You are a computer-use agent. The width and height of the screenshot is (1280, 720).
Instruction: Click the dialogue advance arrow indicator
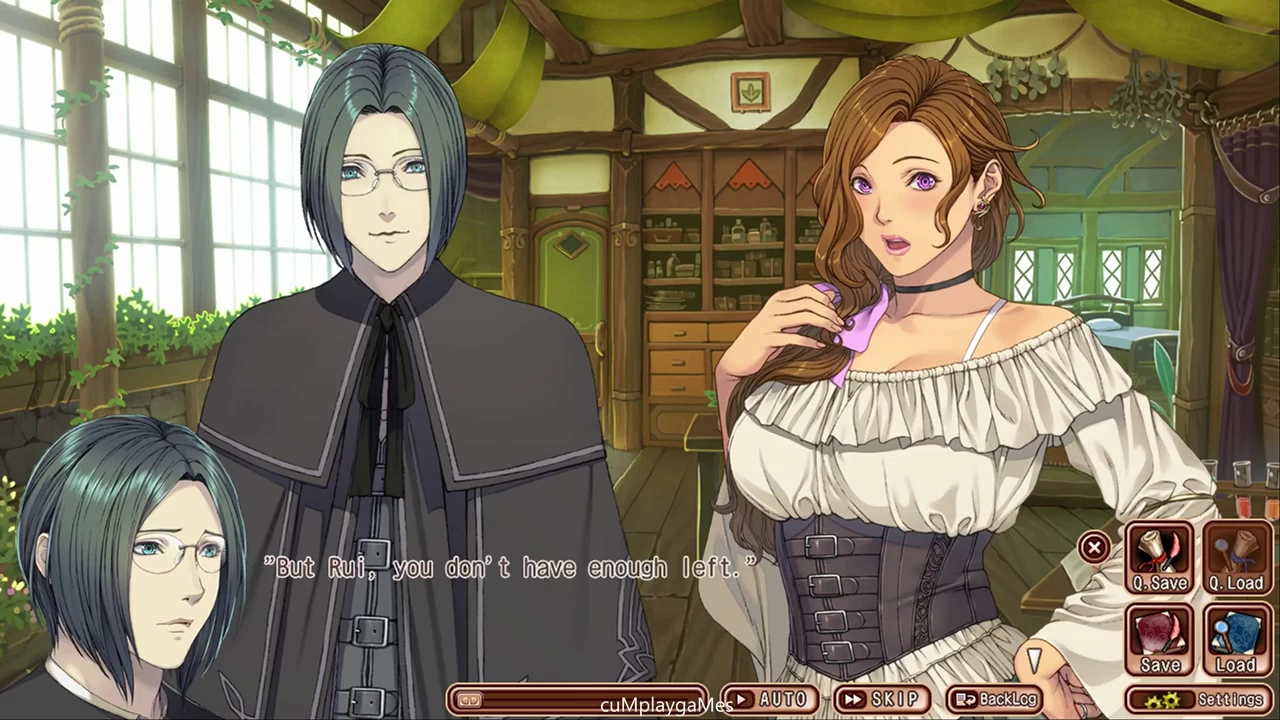click(x=1035, y=659)
